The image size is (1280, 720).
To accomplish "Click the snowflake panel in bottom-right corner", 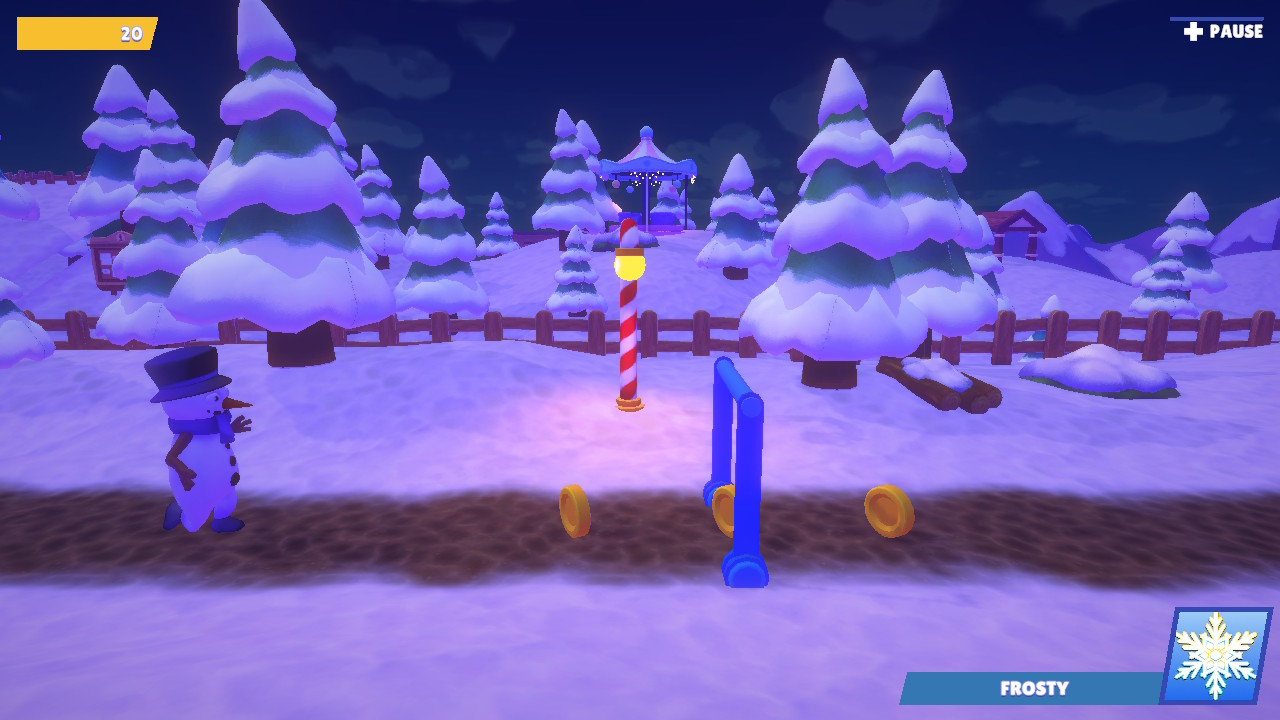I will pos(1213,655).
